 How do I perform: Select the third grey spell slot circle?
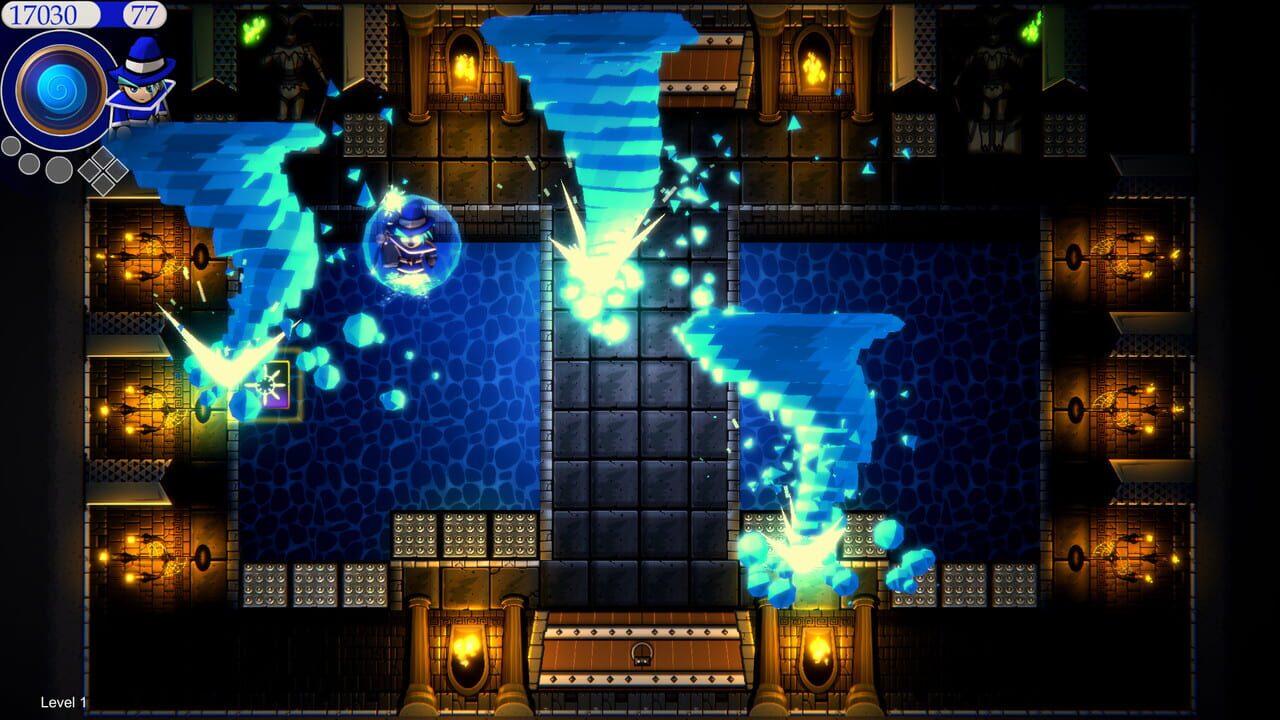pyautogui.click(x=58, y=169)
